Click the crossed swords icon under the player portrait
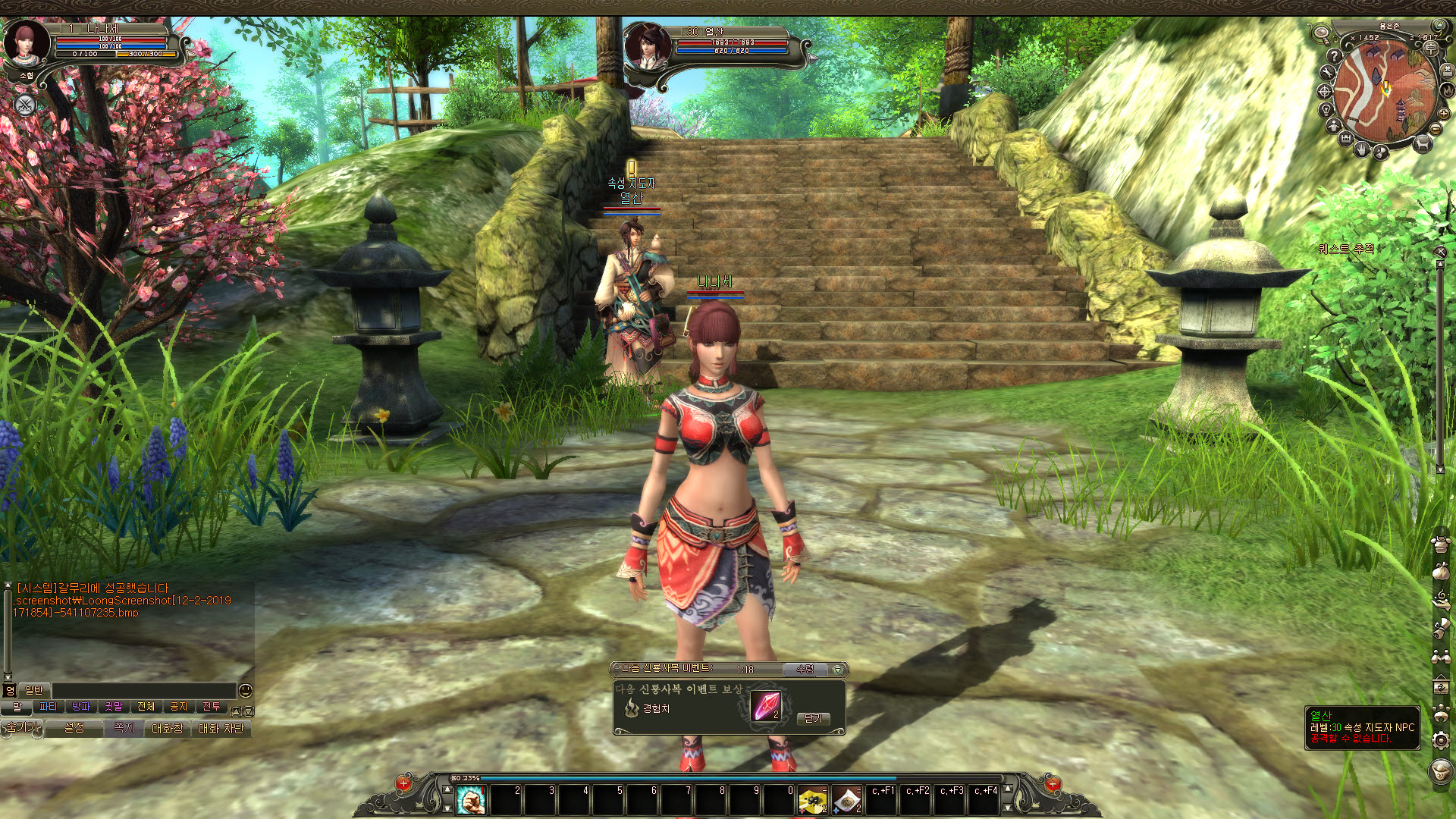The height and width of the screenshot is (819, 1456). tap(25, 105)
